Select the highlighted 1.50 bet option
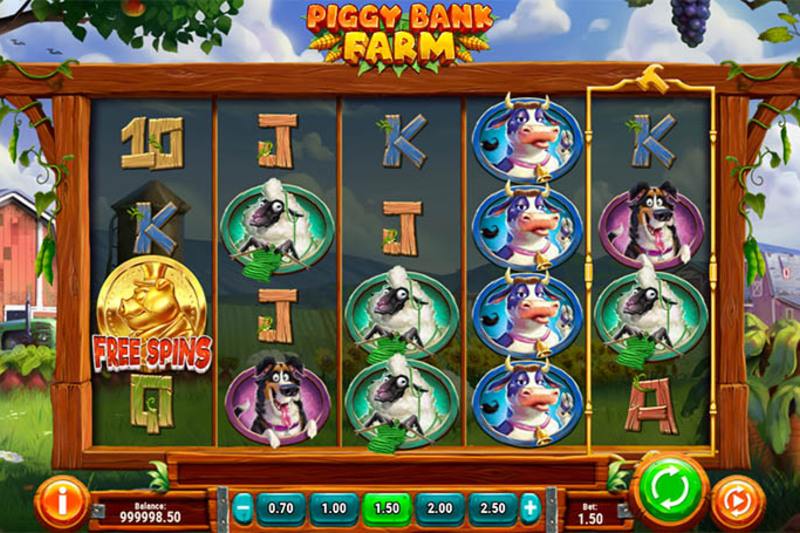This screenshot has width=800, height=533. (x=386, y=509)
